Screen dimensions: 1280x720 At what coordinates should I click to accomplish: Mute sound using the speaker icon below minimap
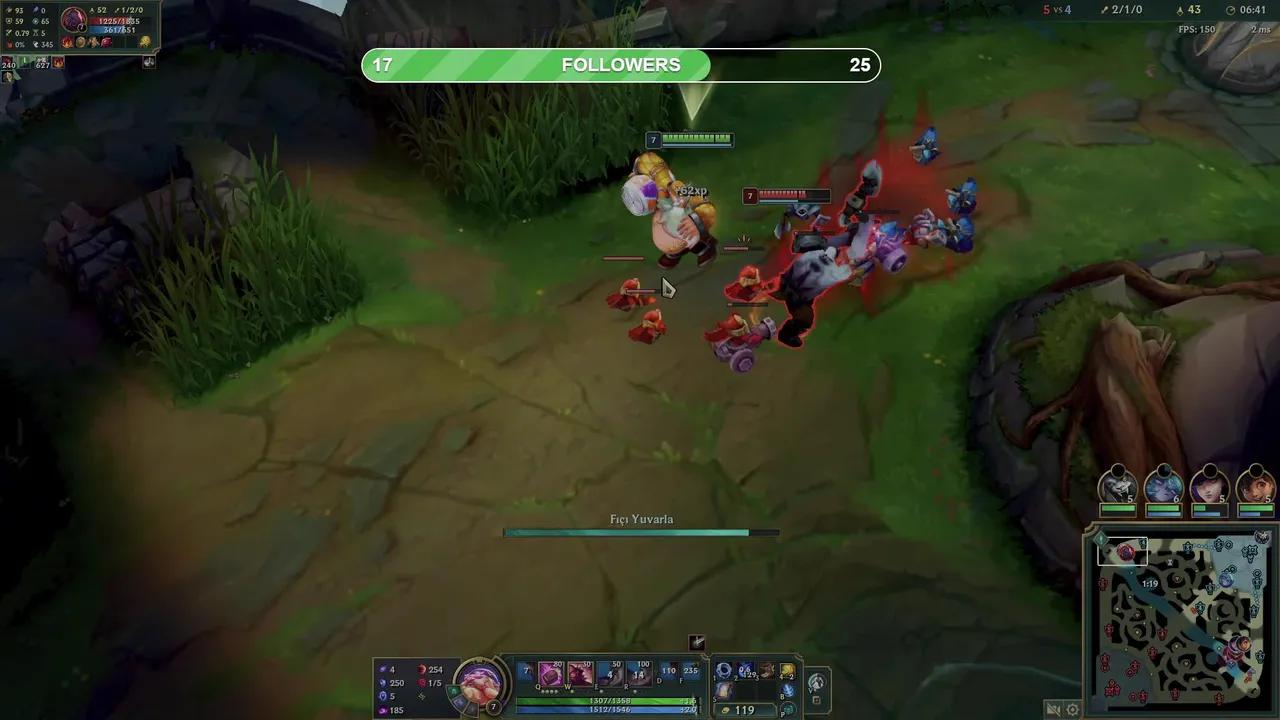coord(1053,708)
